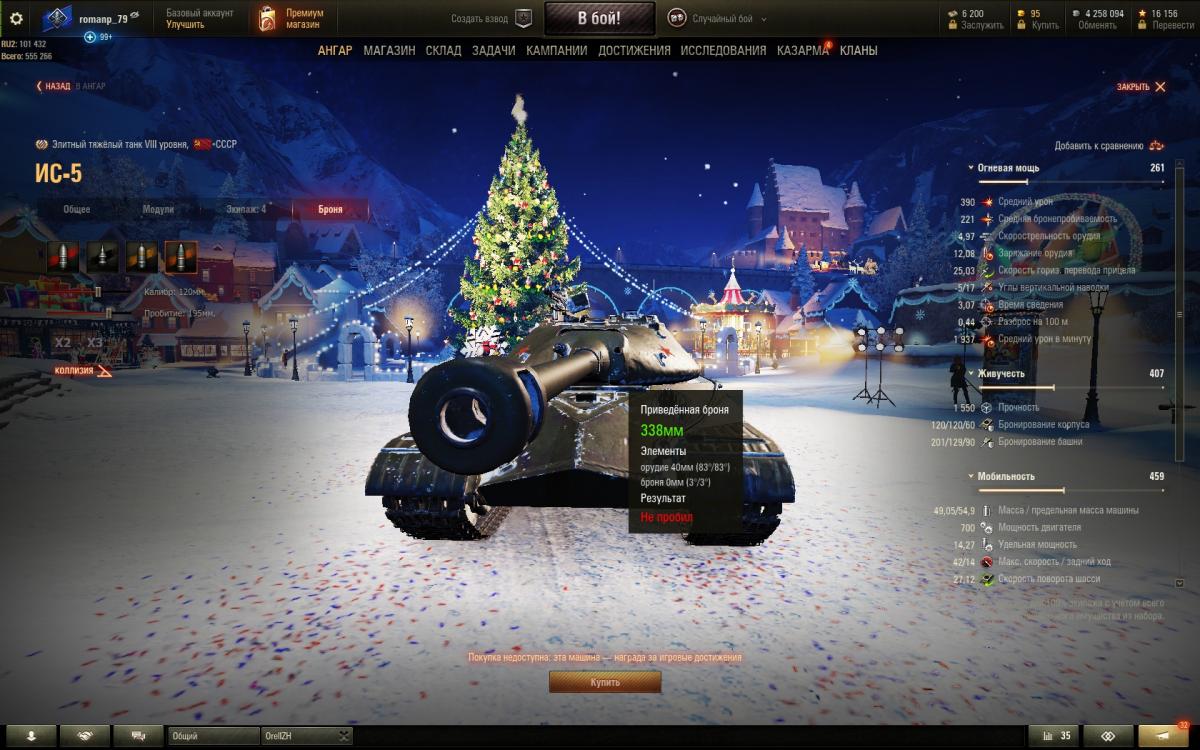Go to the ЗАДАЧИ section
Viewport: 1200px width, 750px height.
coord(494,51)
